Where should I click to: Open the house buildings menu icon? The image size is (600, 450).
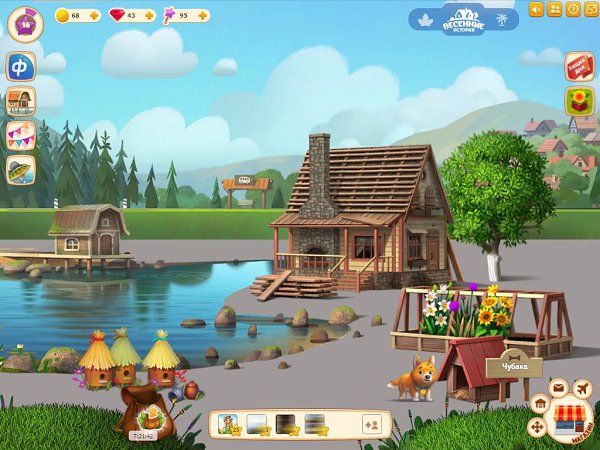click(20, 101)
